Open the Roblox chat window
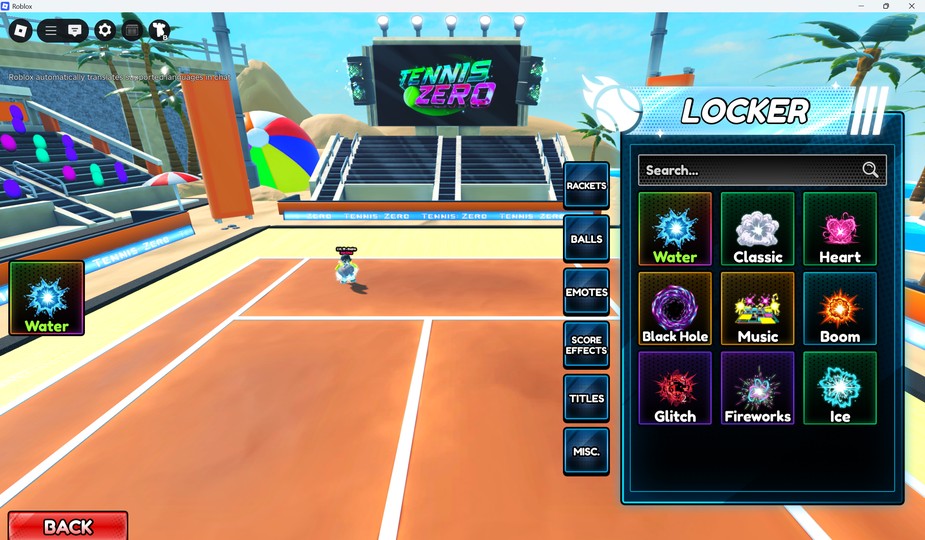The height and width of the screenshot is (540, 925). 75,31
